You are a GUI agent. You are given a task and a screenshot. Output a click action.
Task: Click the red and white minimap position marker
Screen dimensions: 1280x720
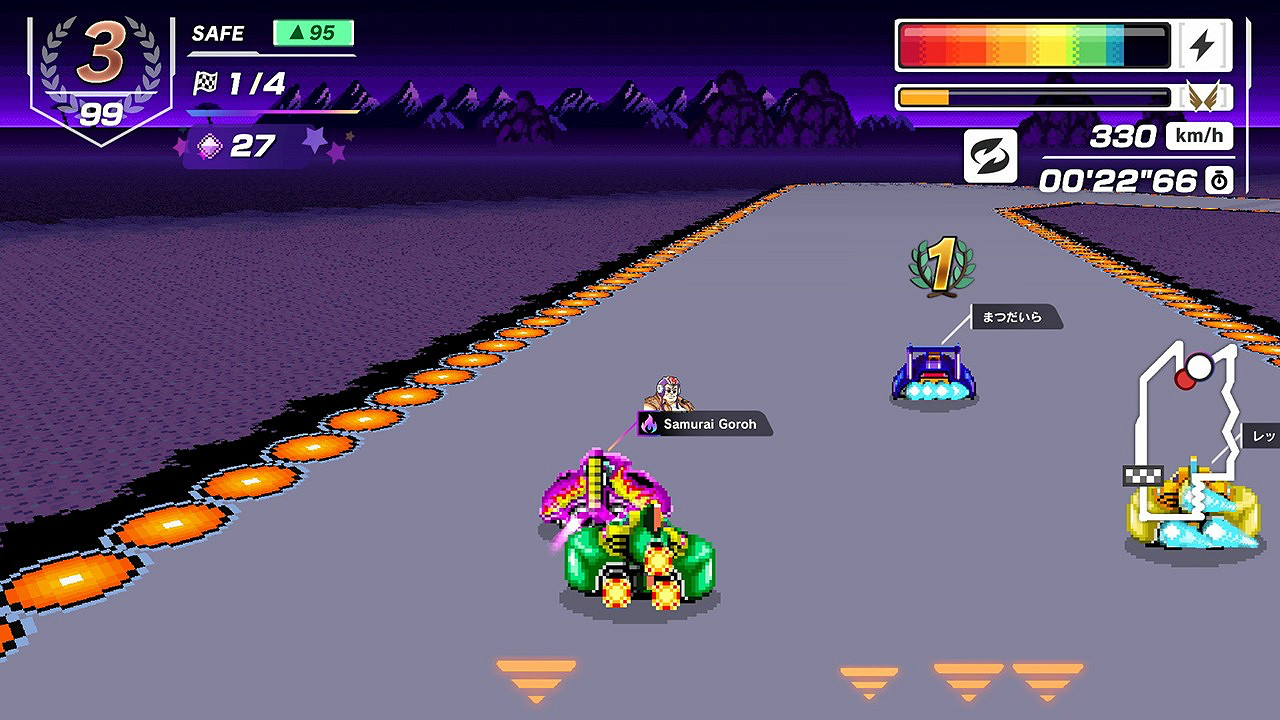[1197, 372]
